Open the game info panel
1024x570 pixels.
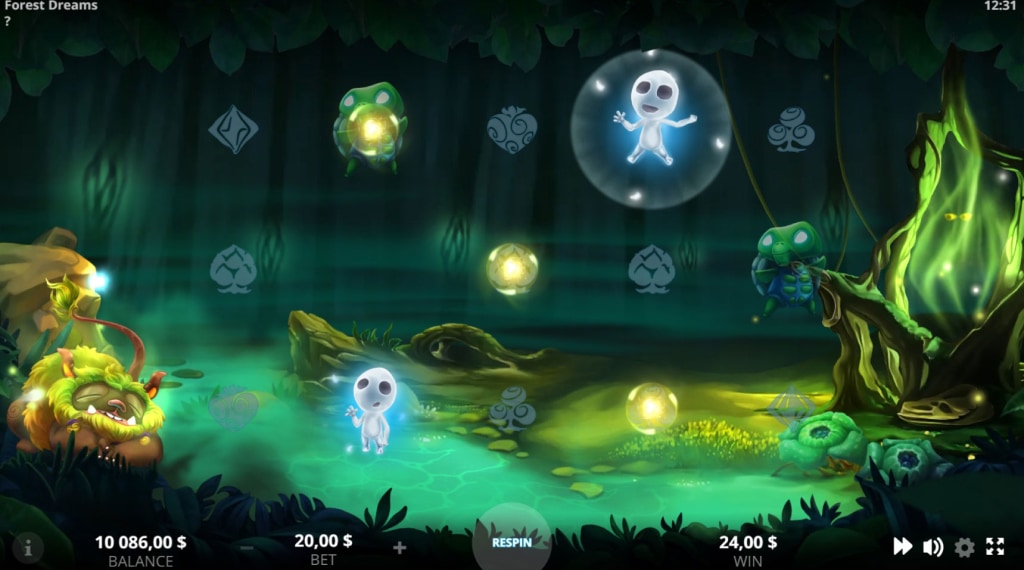point(28,547)
